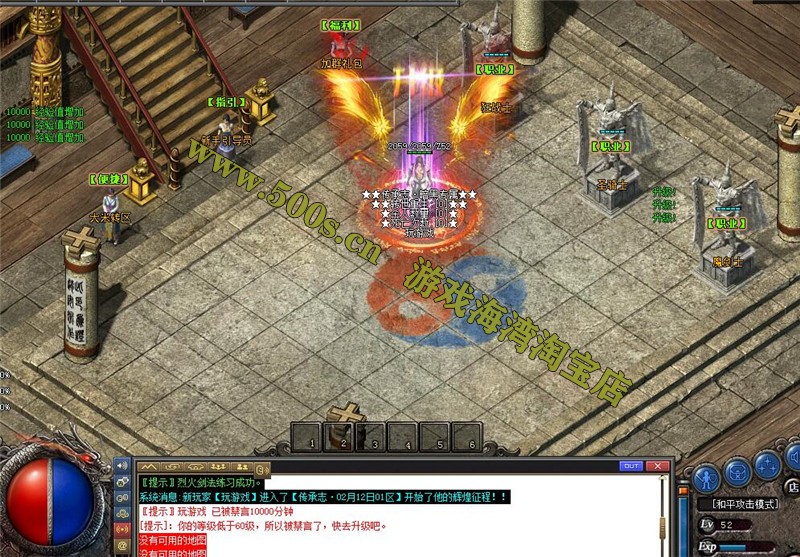Screen dimensions: 800x557
Task: Switch to the first chat tab with mountain icon
Action: pyautogui.click(x=148, y=466)
